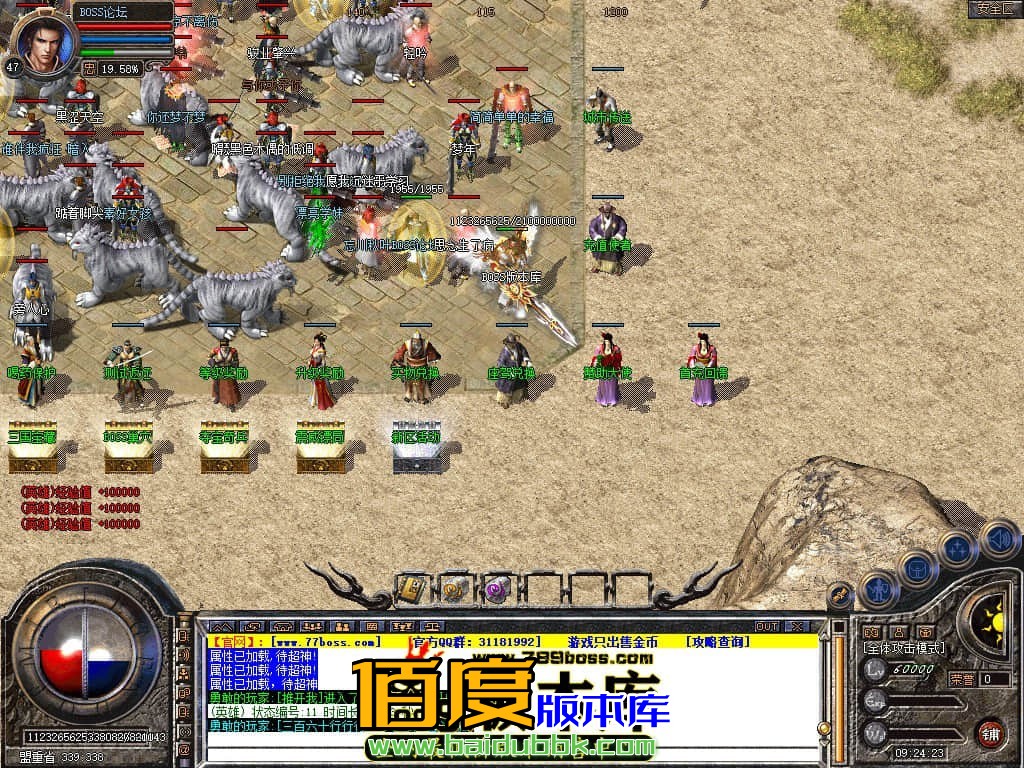This screenshot has height=768, width=1024.
Task: Open the skills sparkle round button
Action: click(957, 549)
